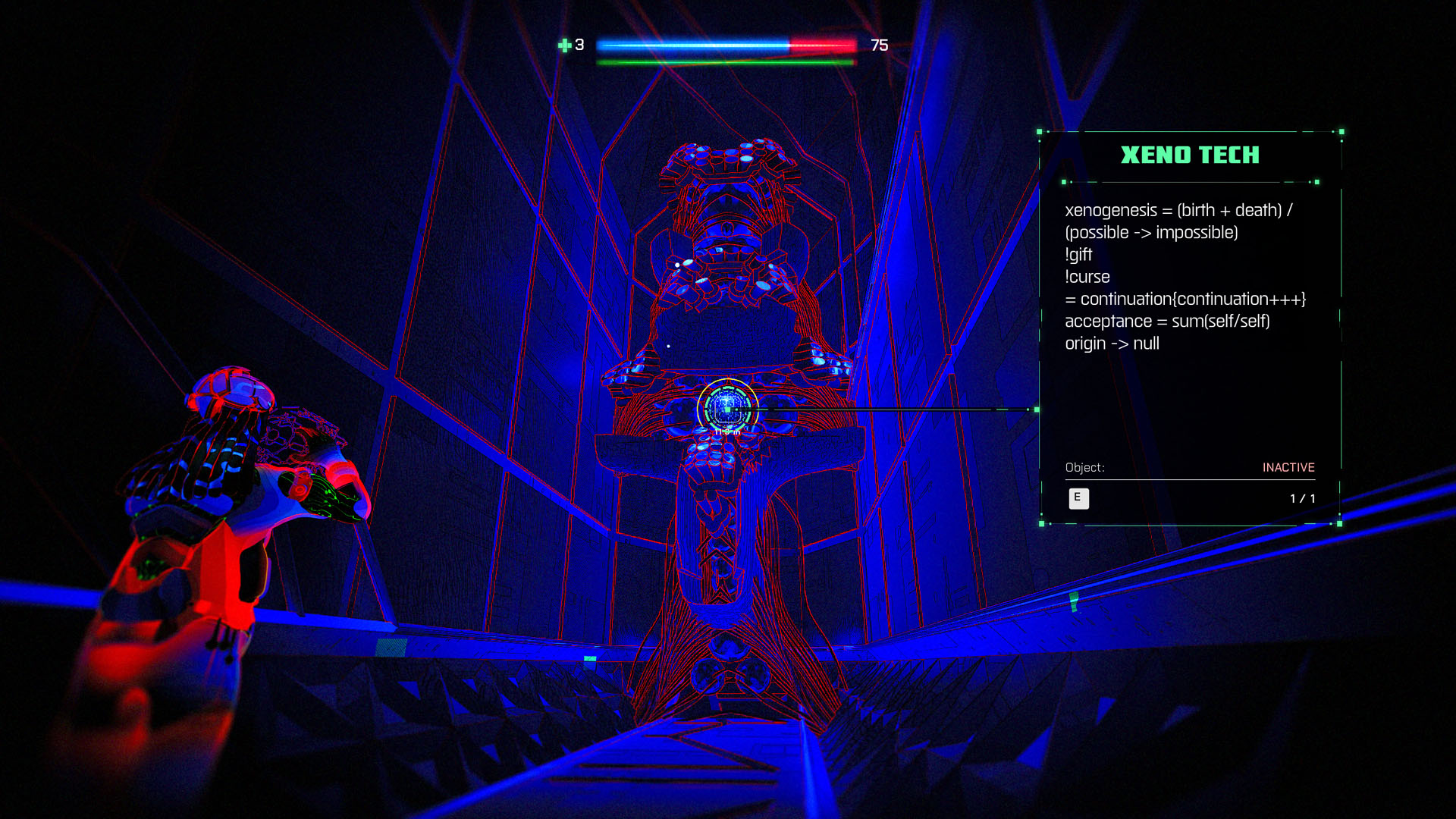Click the XENO TECH panel title
The image size is (1456, 819).
pyautogui.click(x=1189, y=155)
